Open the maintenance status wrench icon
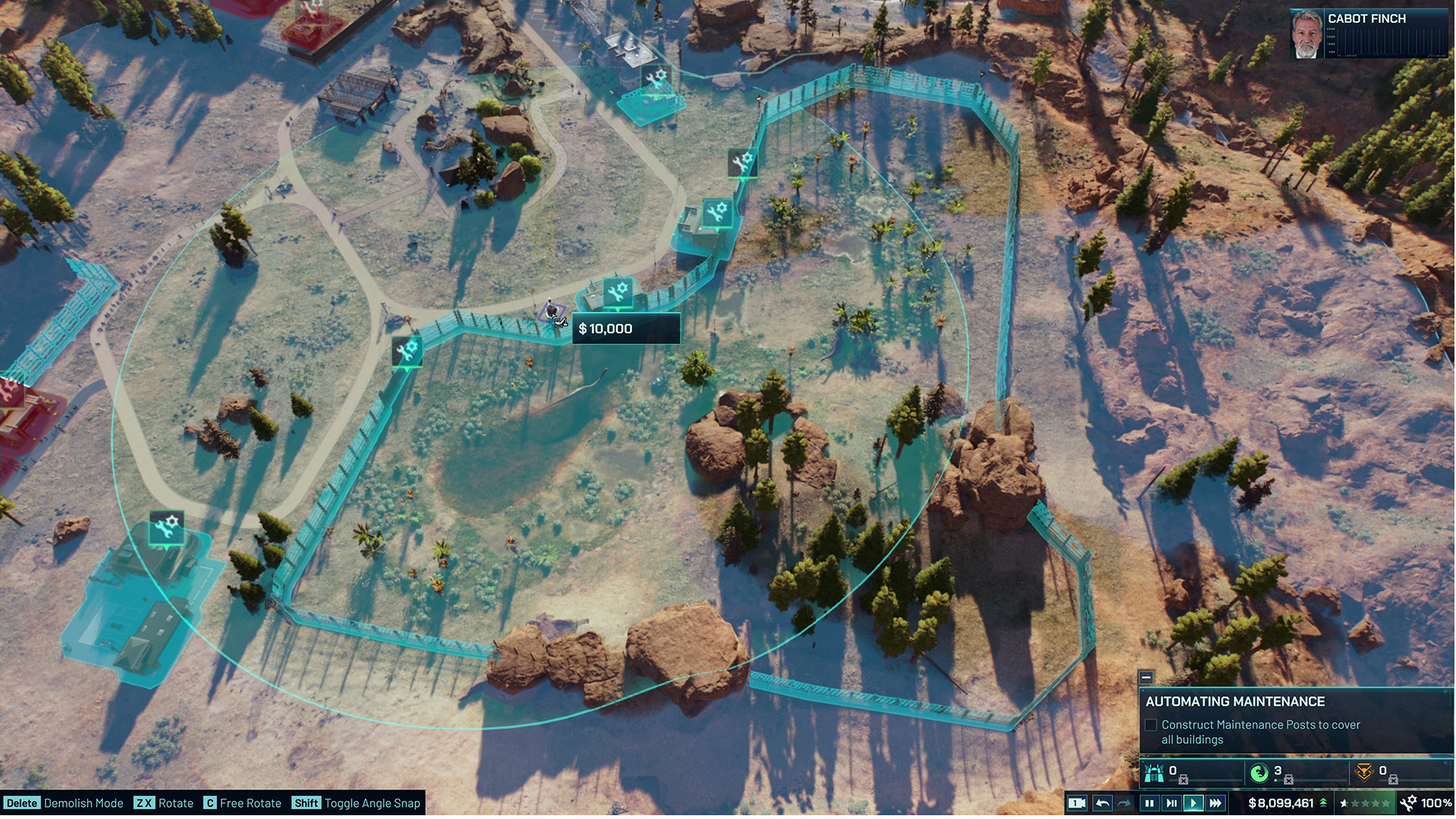 [x=1408, y=803]
